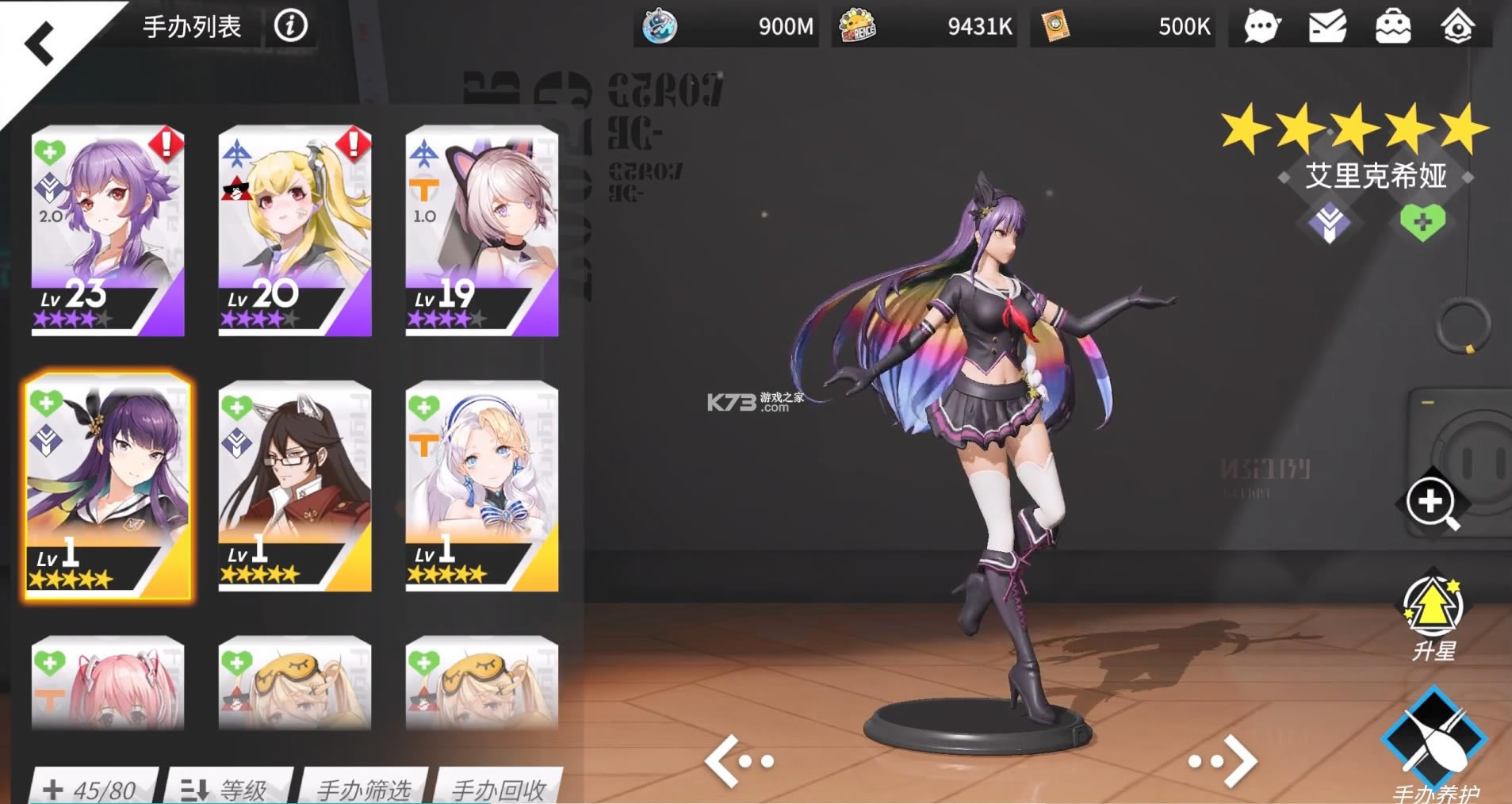Image resolution: width=1512 pixels, height=804 pixels.
Task: Select the Lv 20 blonde figure card
Action: (294, 230)
